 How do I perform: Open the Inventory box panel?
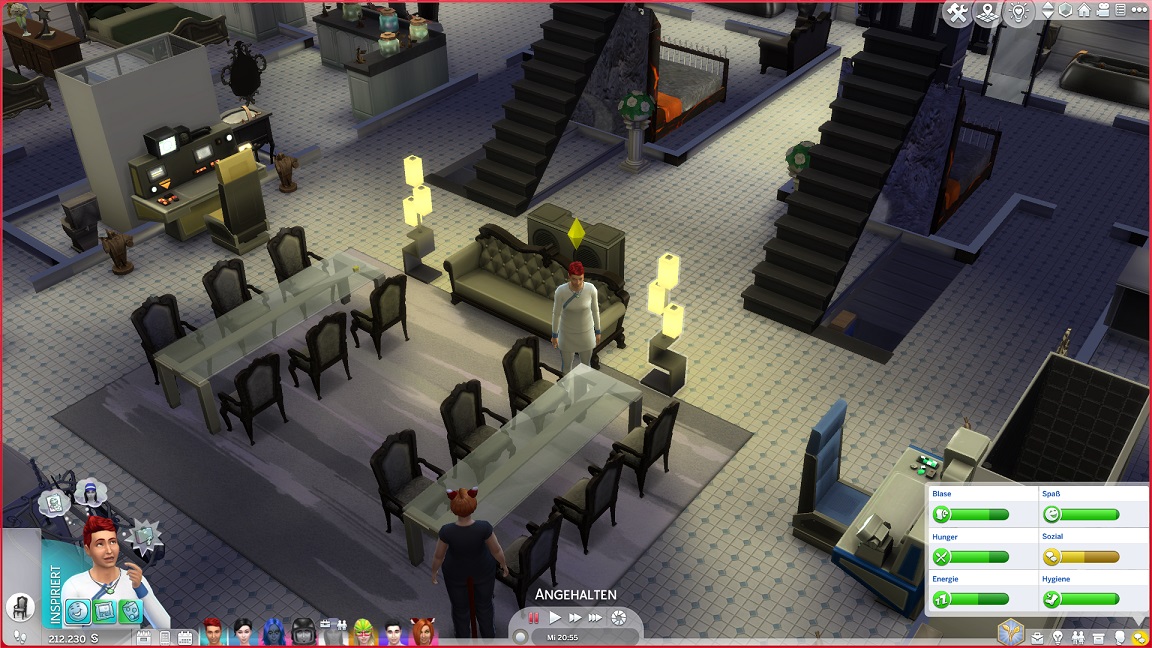(1098, 637)
